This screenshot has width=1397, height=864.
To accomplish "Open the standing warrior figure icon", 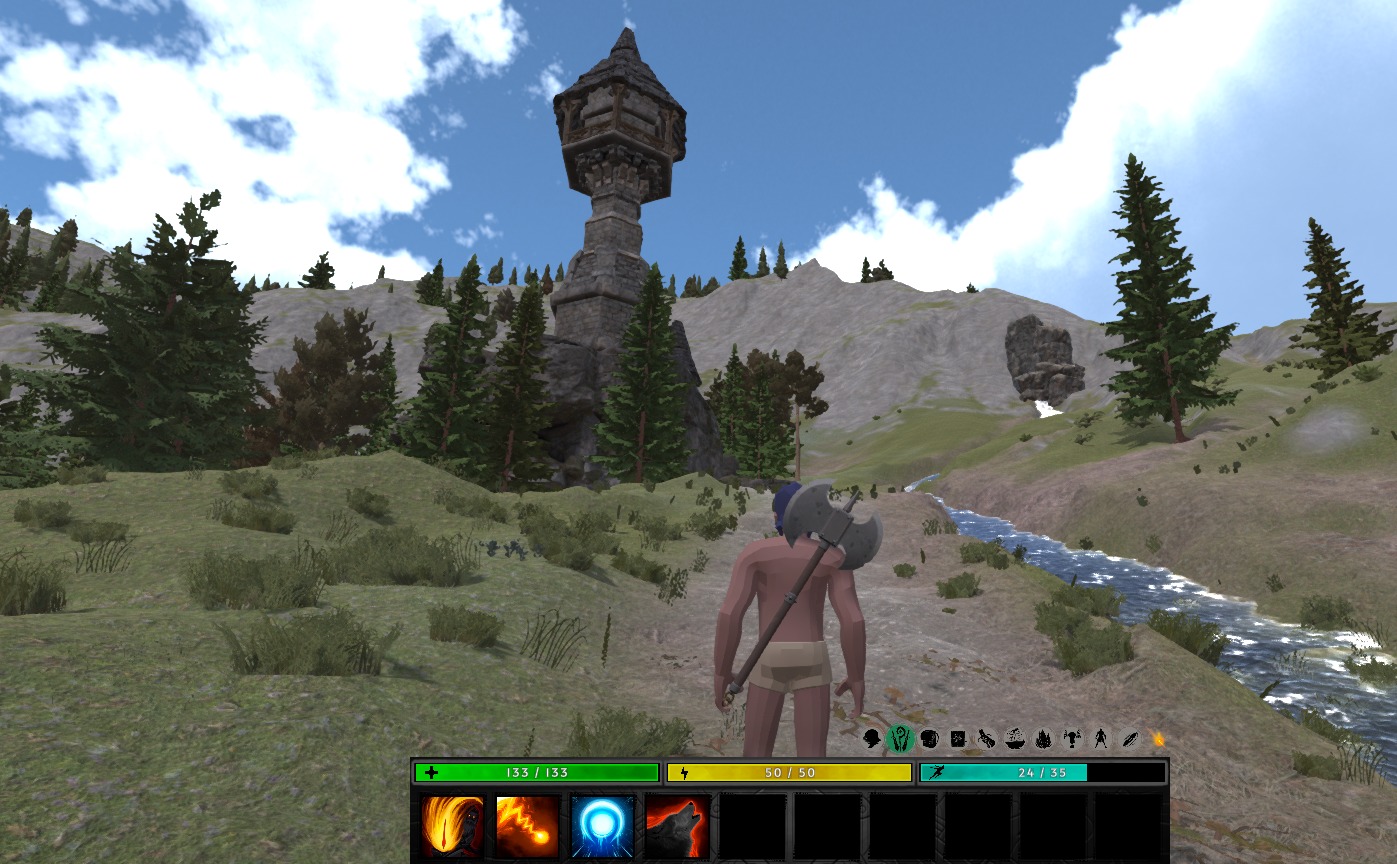I will coord(1101,739).
